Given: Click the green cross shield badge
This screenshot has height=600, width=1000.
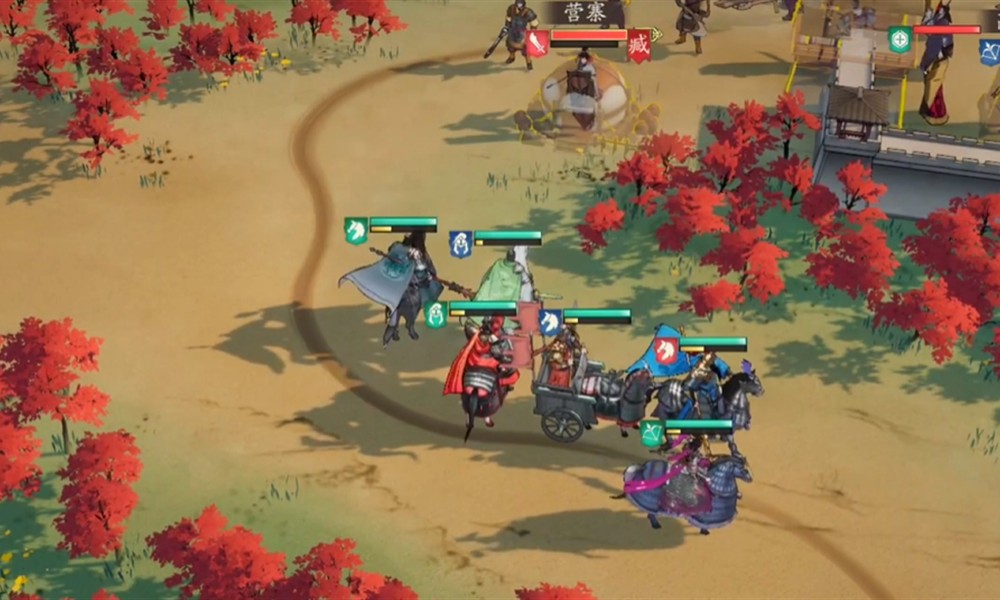Looking at the screenshot, I should point(899,39).
